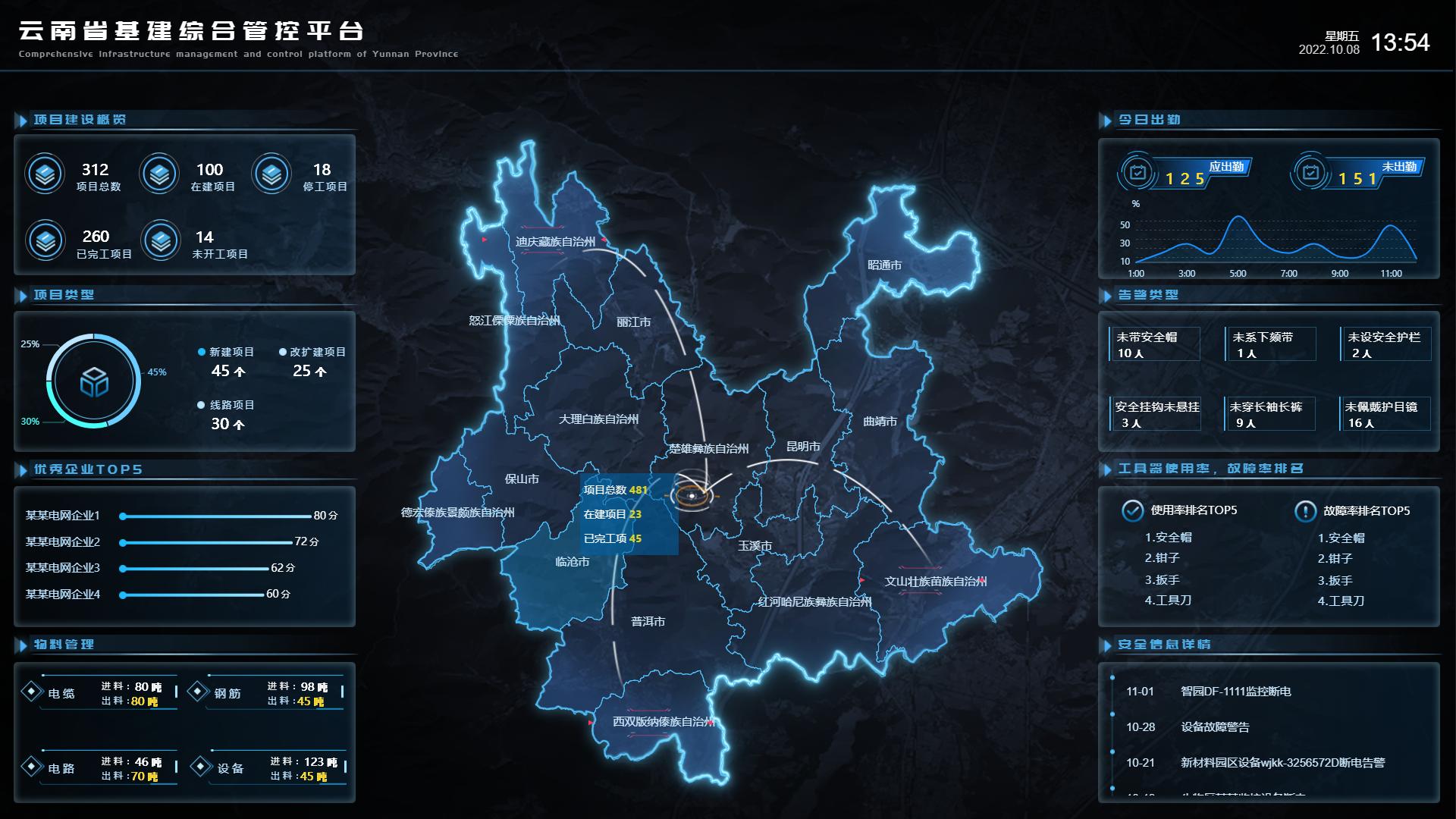Expand the 安全信息详情 panel arrow

(1108, 645)
